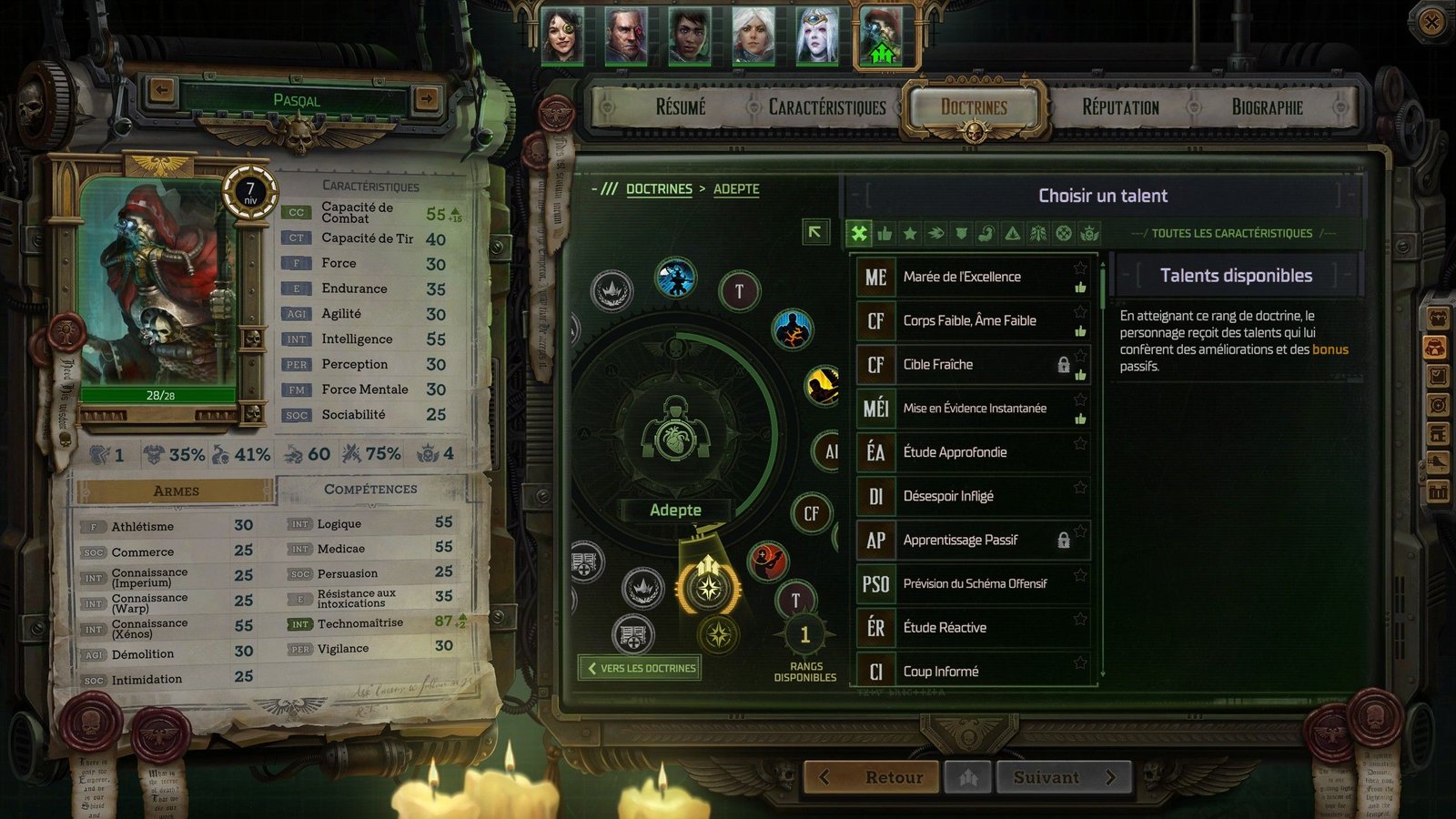Follow the DOCTRINES breadcrumb link
The width and height of the screenshot is (1456, 819).
point(659,188)
